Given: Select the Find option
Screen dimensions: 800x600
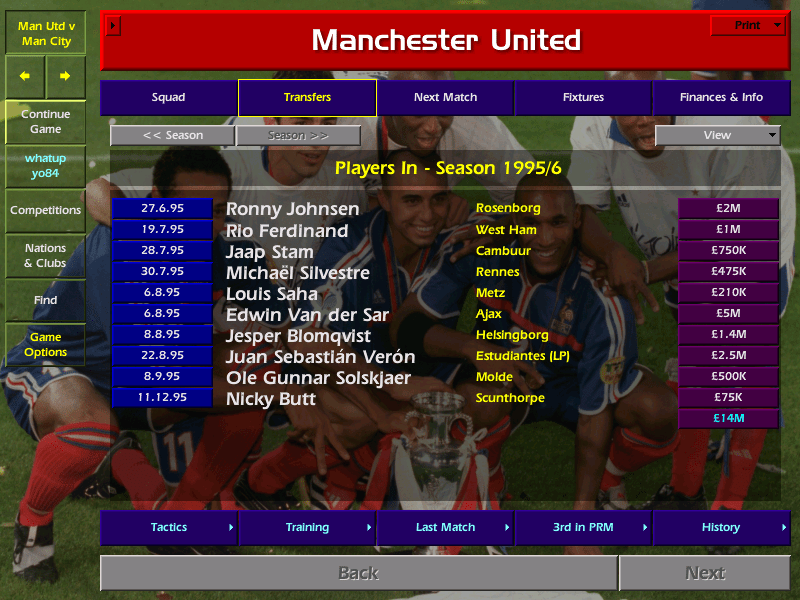Looking at the screenshot, I should click(45, 300).
